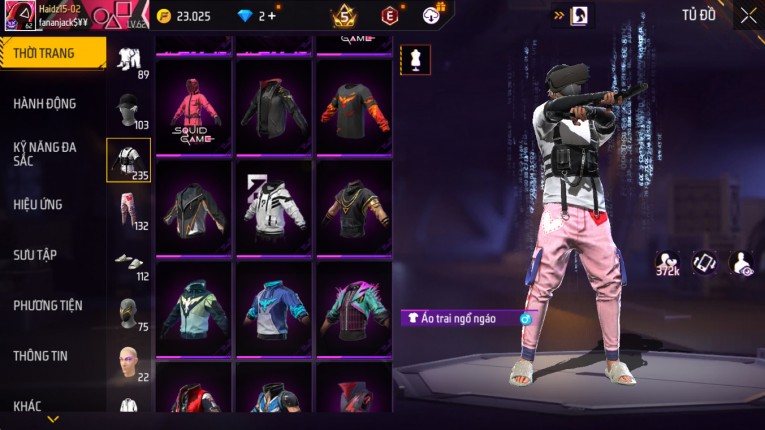The image size is (765, 430).
Task: Toggle the eye visibility icon
Action: [x=742, y=262]
